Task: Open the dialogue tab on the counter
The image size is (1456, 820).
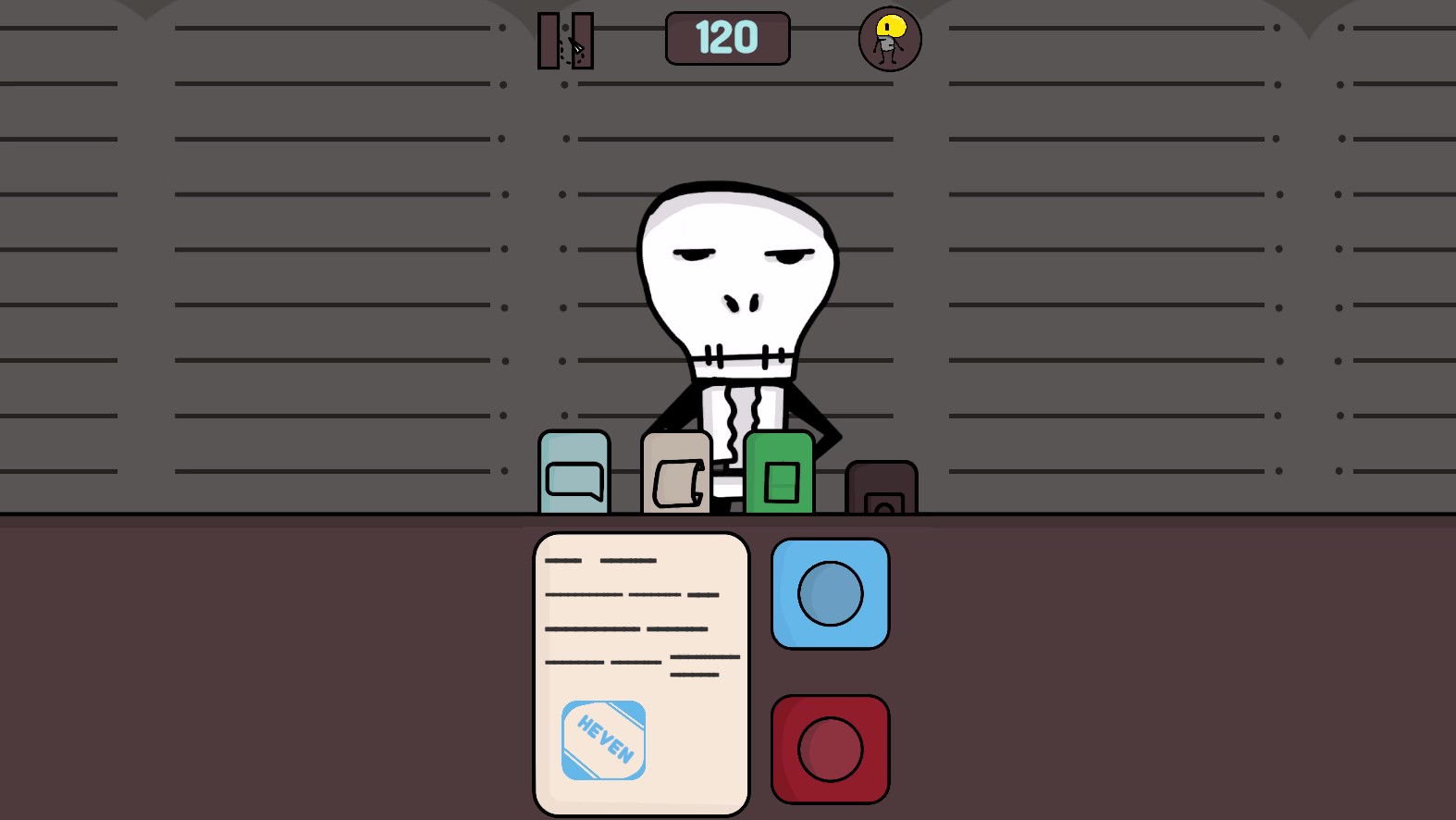Action: click(574, 470)
